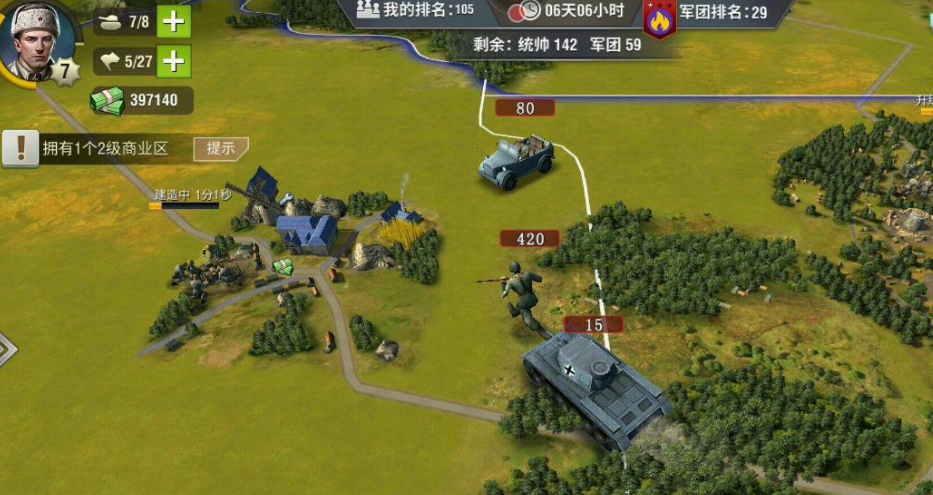Add more tank unit capacity

(174, 22)
